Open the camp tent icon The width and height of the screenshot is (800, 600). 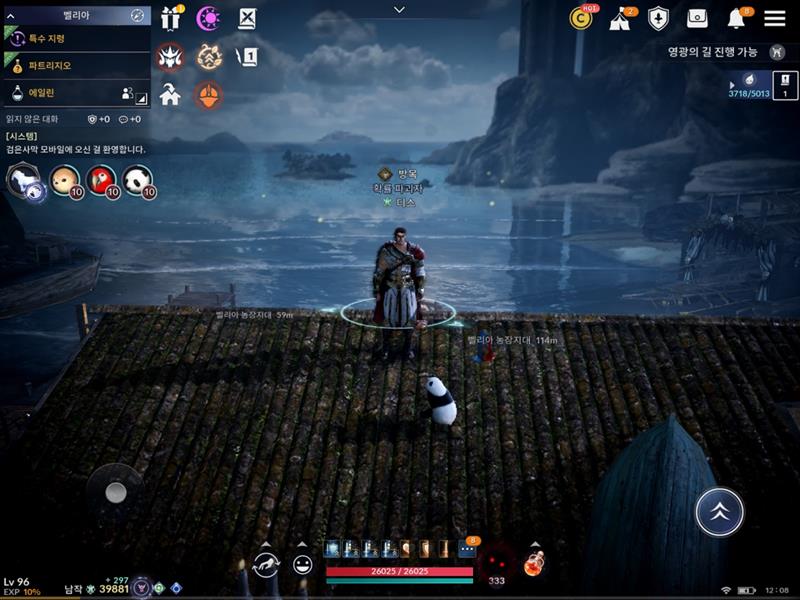point(619,18)
